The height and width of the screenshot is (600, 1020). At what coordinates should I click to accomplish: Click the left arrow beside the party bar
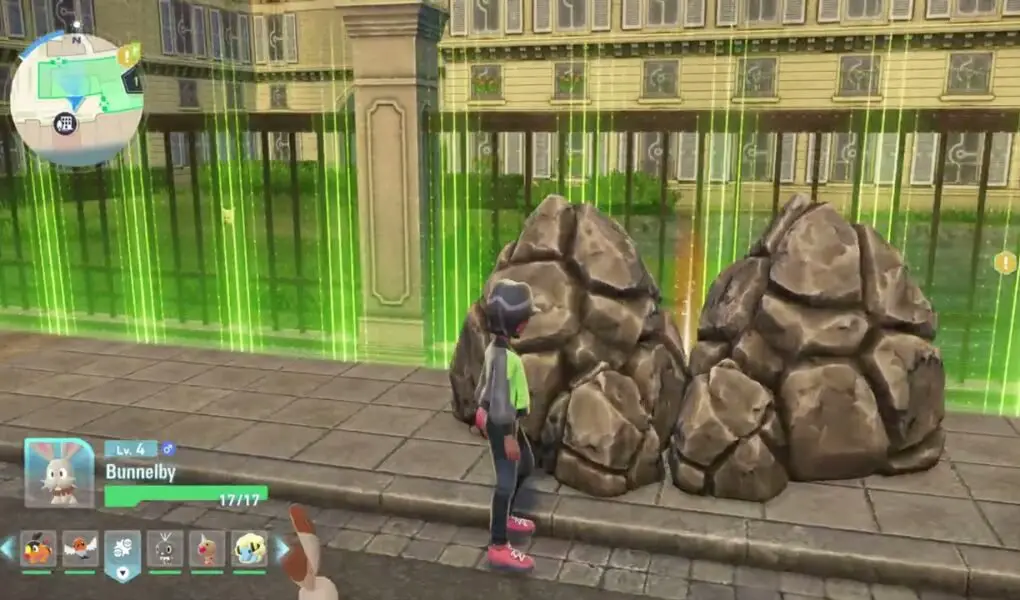click(8, 548)
